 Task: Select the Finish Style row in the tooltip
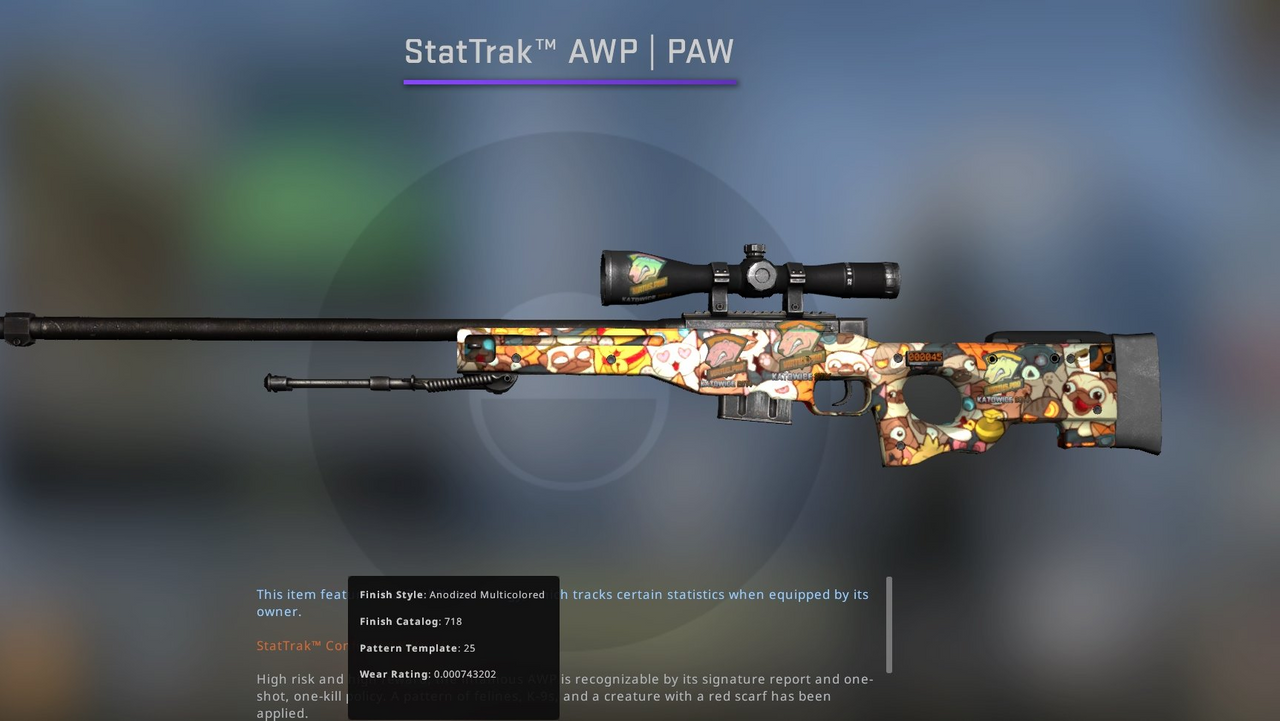[452, 594]
